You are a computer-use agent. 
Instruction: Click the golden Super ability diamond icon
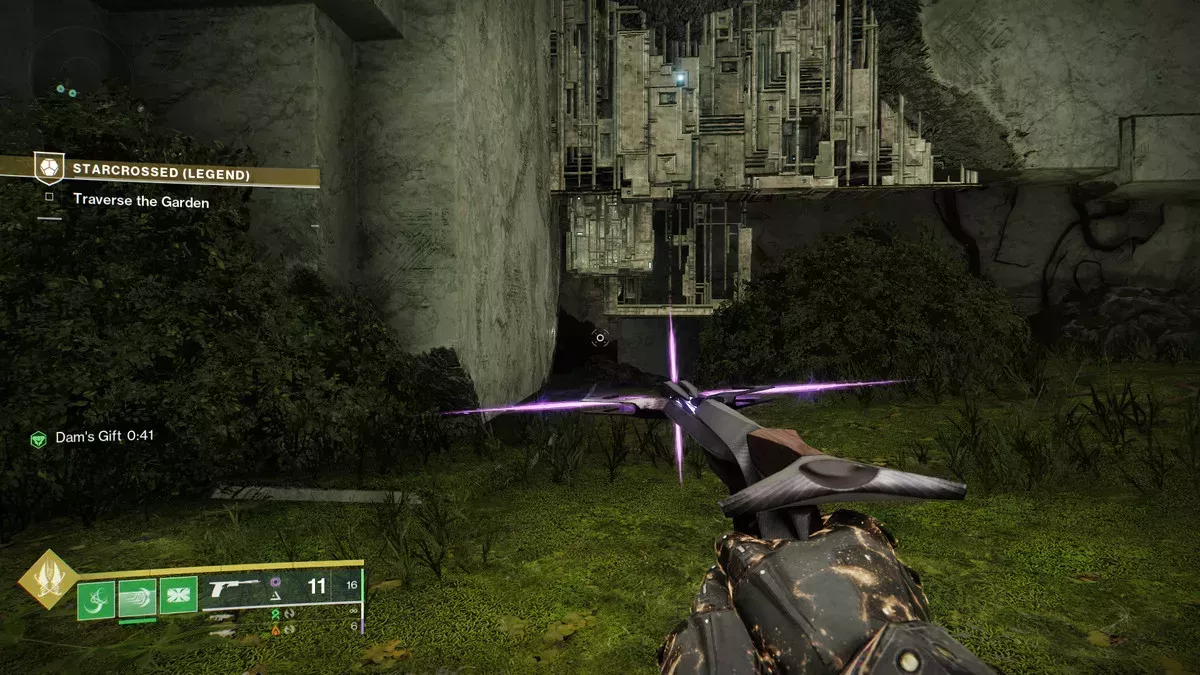pyautogui.click(x=47, y=581)
